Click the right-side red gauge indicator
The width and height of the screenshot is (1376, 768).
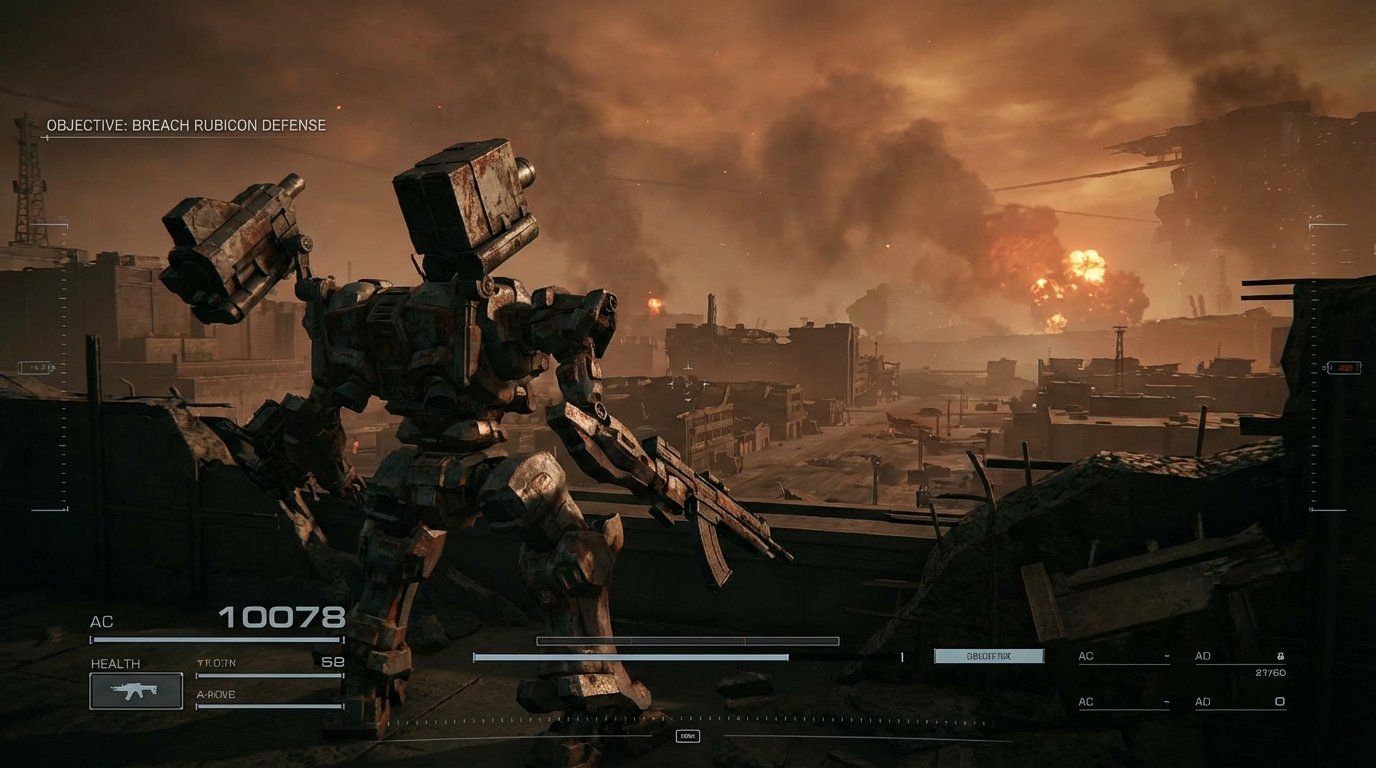(1344, 366)
